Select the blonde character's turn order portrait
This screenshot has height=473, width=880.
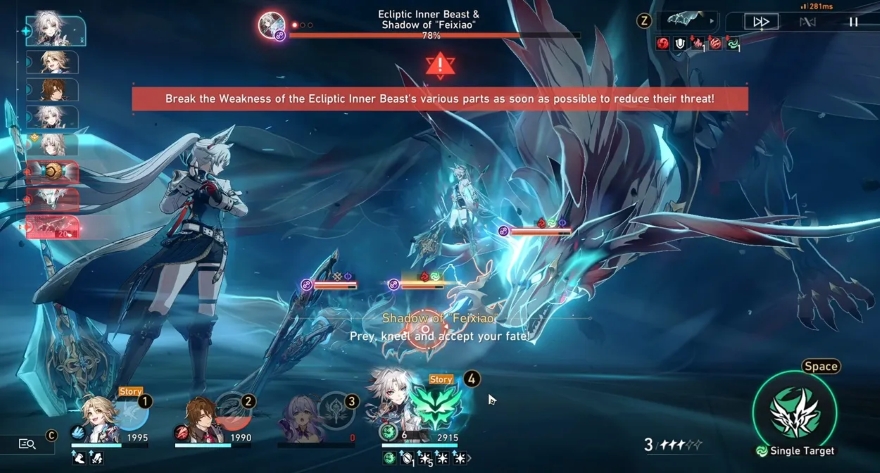click(x=53, y=62)
